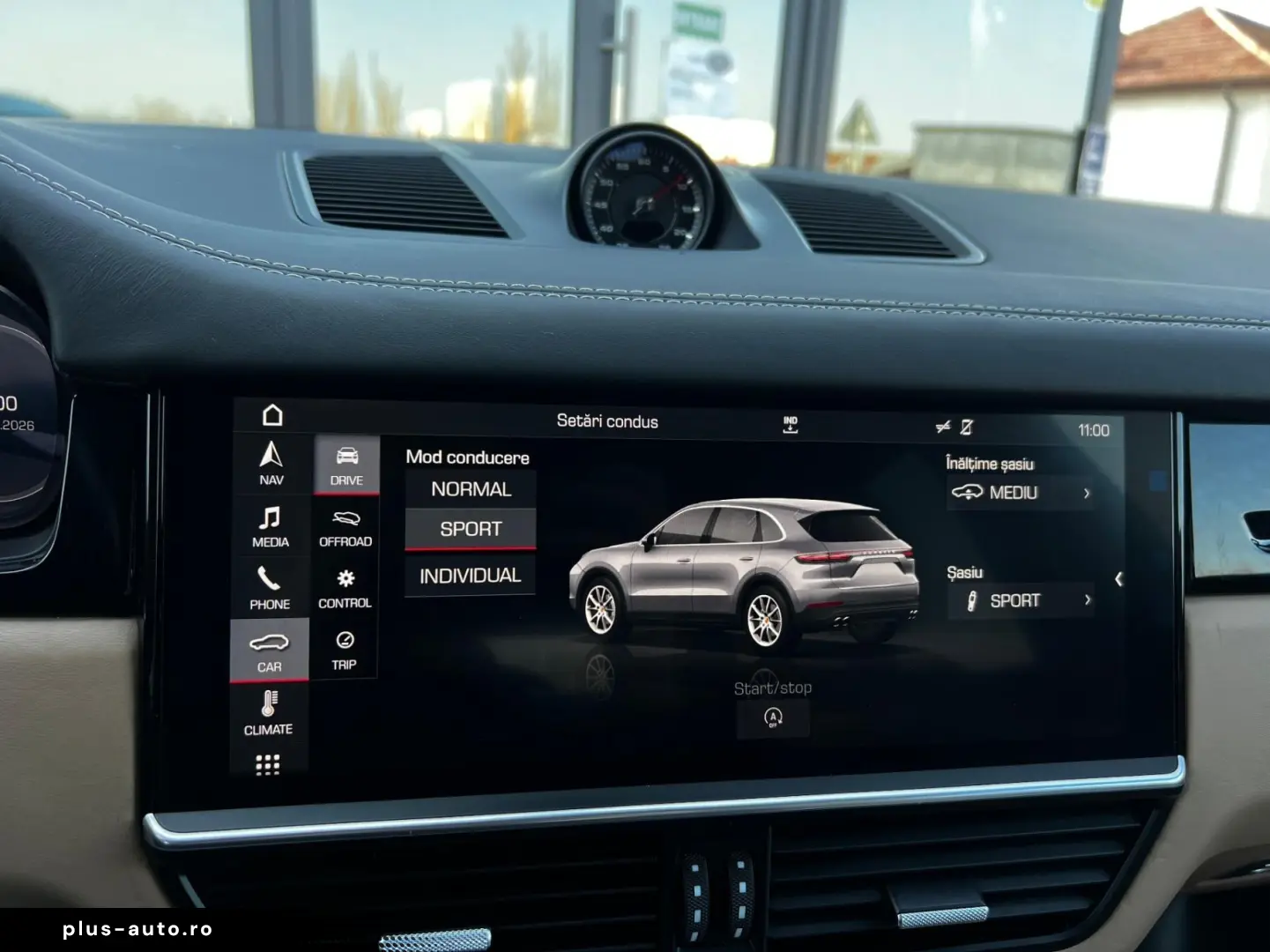This screenshot has height=952, width=1270.
Task: Expand the Înălțime șasiu MEDIU option
Action: [x=1020, y=494]
